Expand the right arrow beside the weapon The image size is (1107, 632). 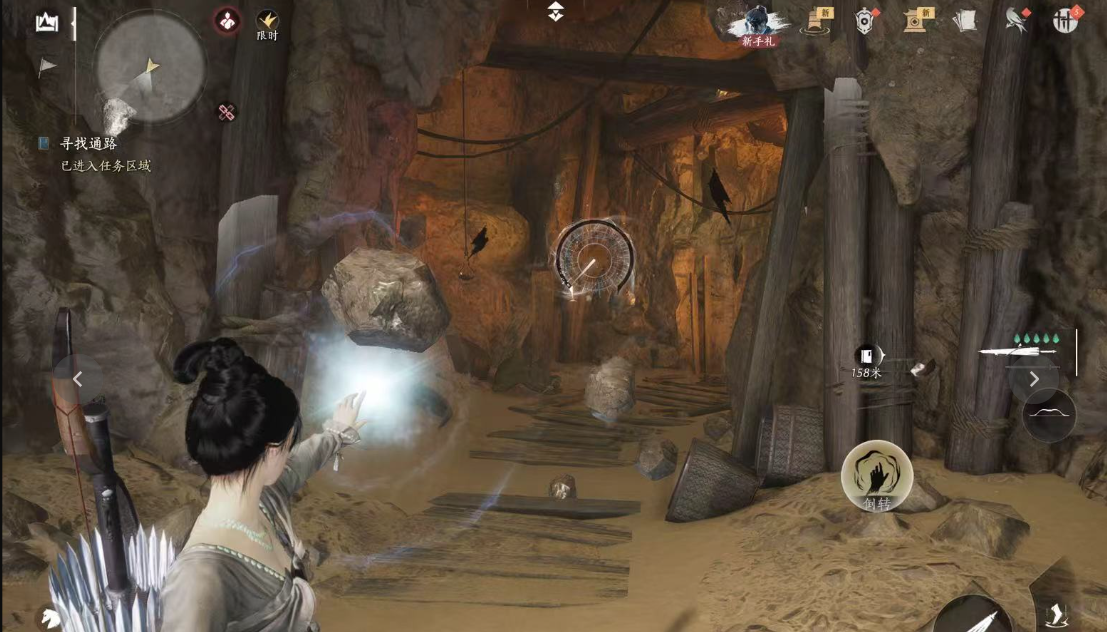tap(1034, 378)
